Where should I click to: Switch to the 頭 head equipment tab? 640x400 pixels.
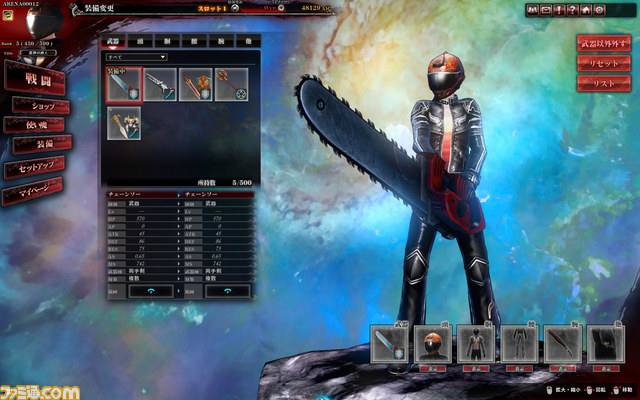[x=142, y=42]
